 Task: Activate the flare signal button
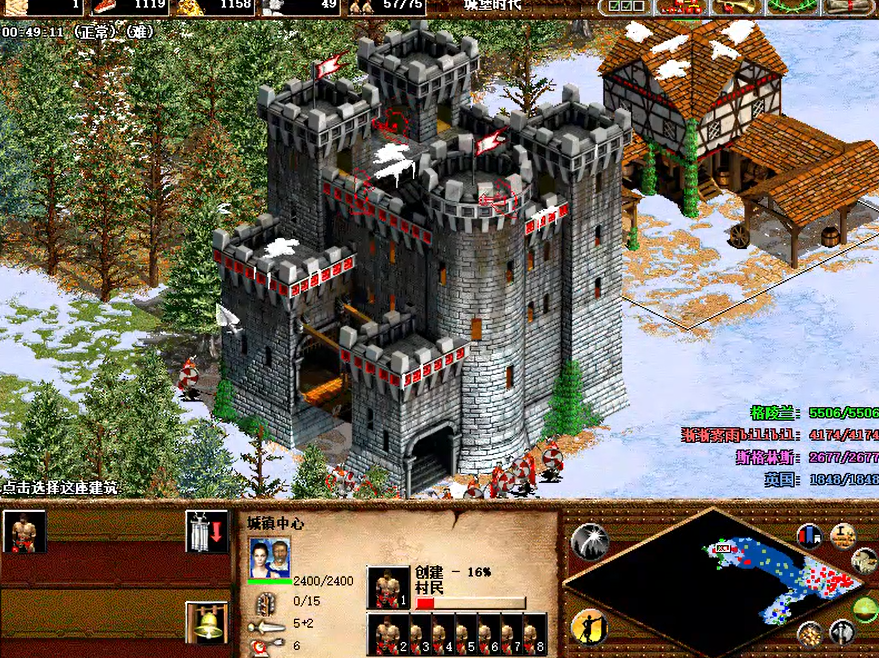(589, 541)
